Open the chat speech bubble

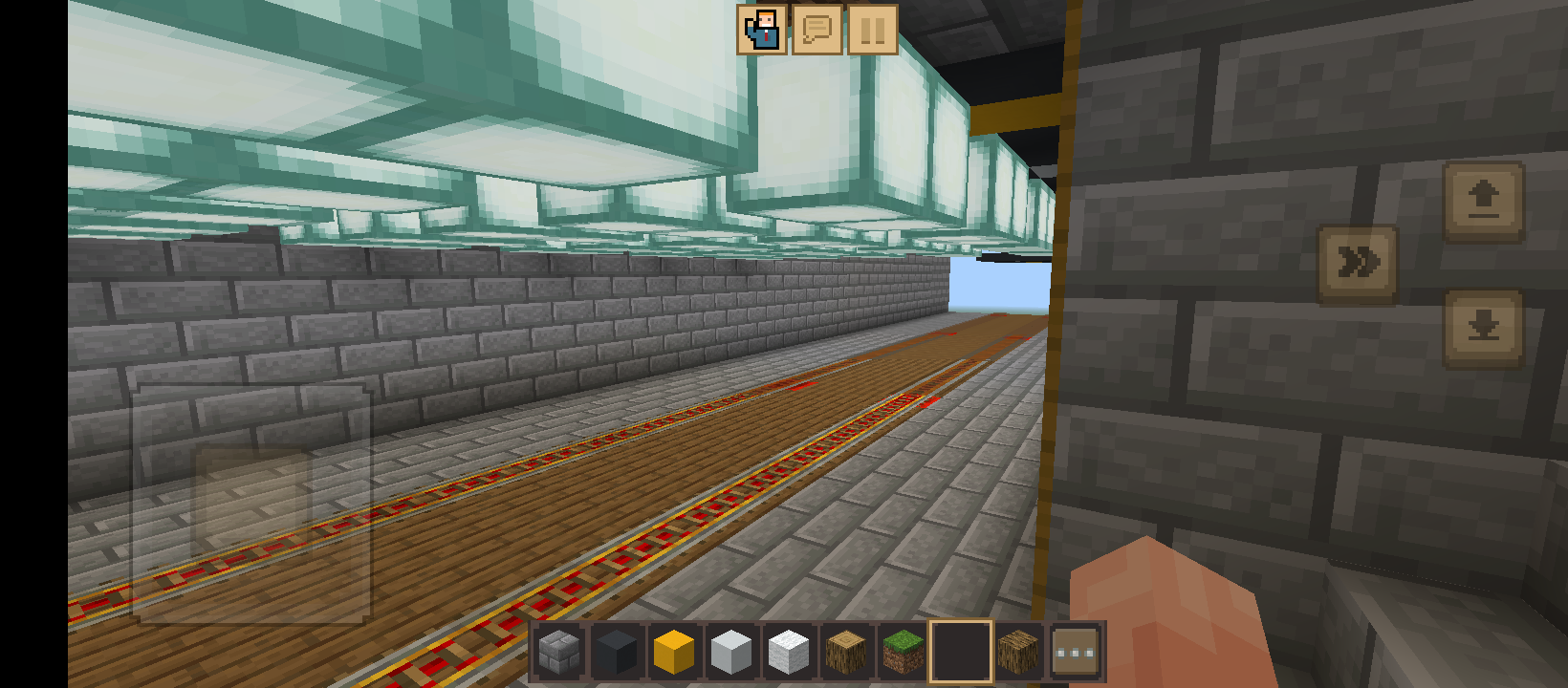click(x=816, y=30)
